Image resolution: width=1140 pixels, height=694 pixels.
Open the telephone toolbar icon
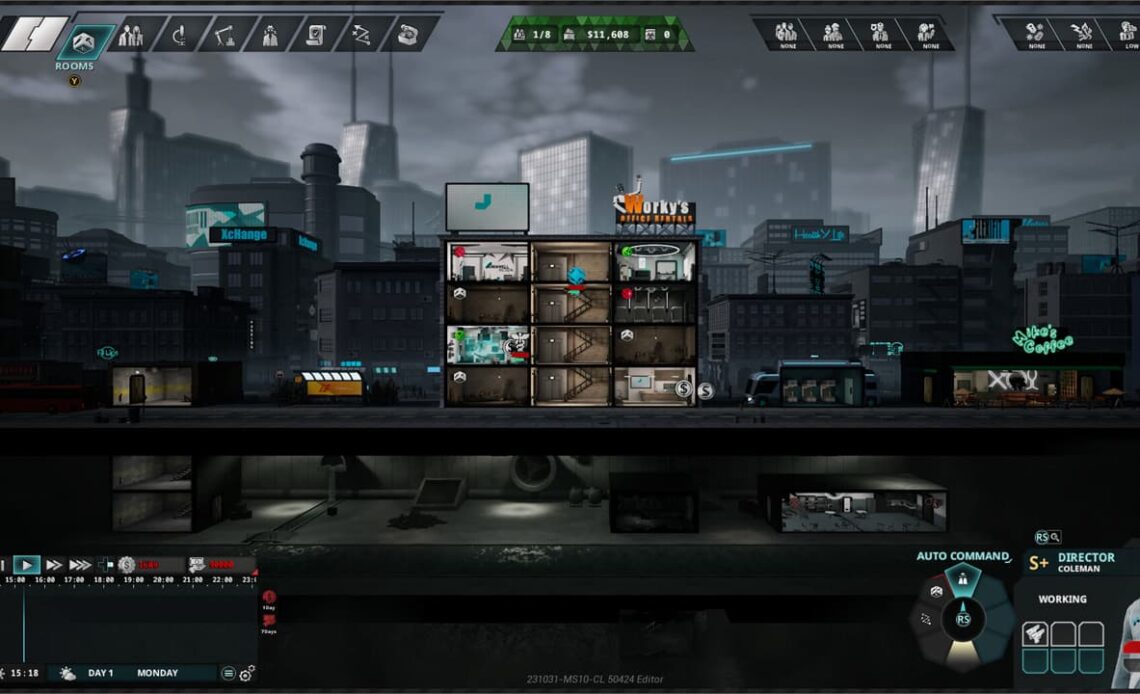(407, 35)
